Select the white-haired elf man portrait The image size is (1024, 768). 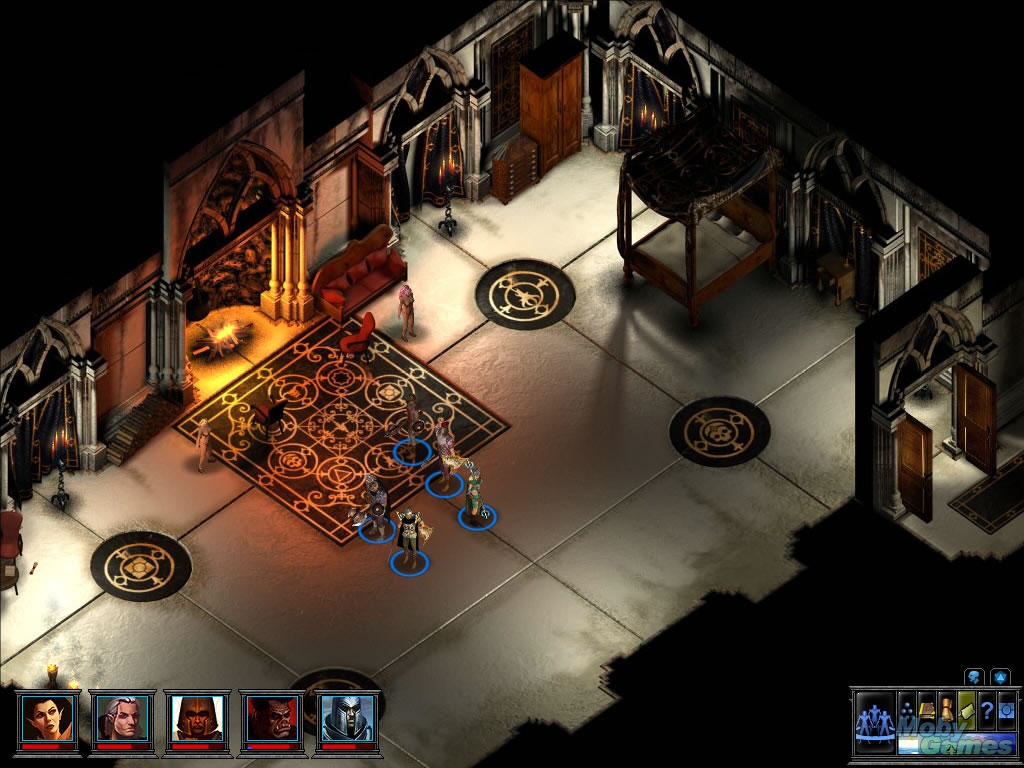pyautogui.click(x=122, y=716)
